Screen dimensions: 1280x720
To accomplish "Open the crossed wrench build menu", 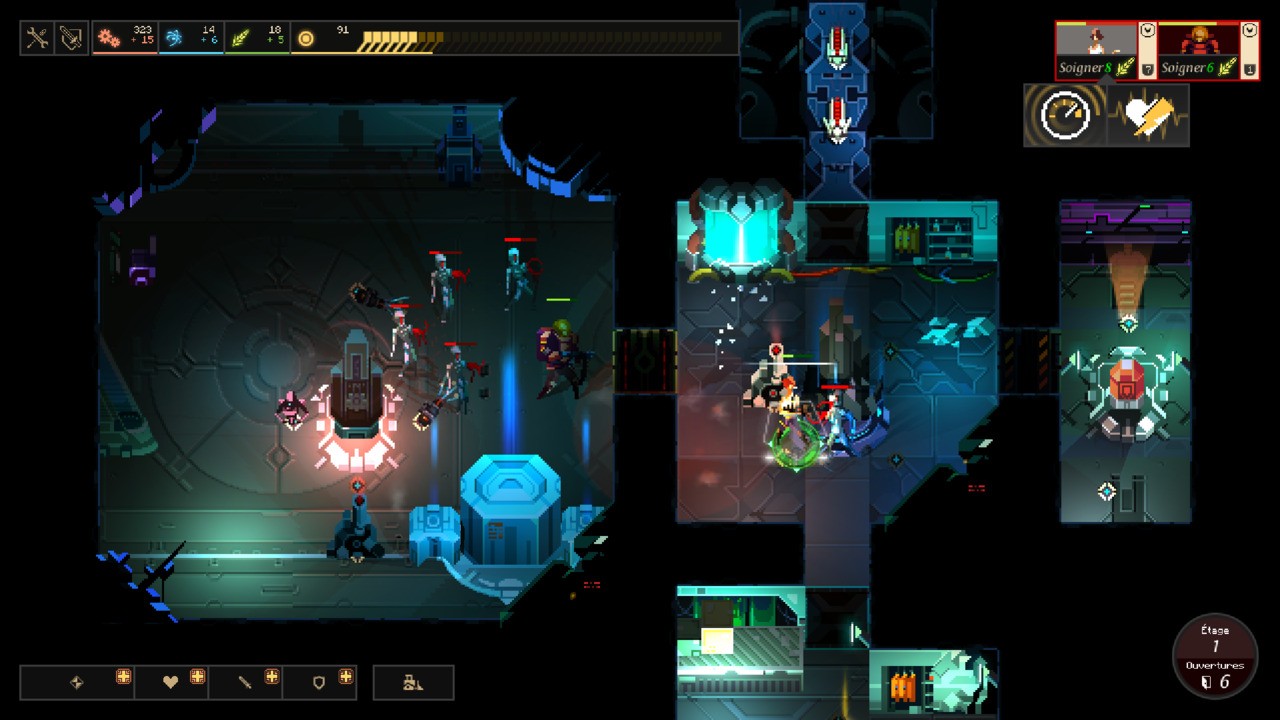I will point(38,38).
